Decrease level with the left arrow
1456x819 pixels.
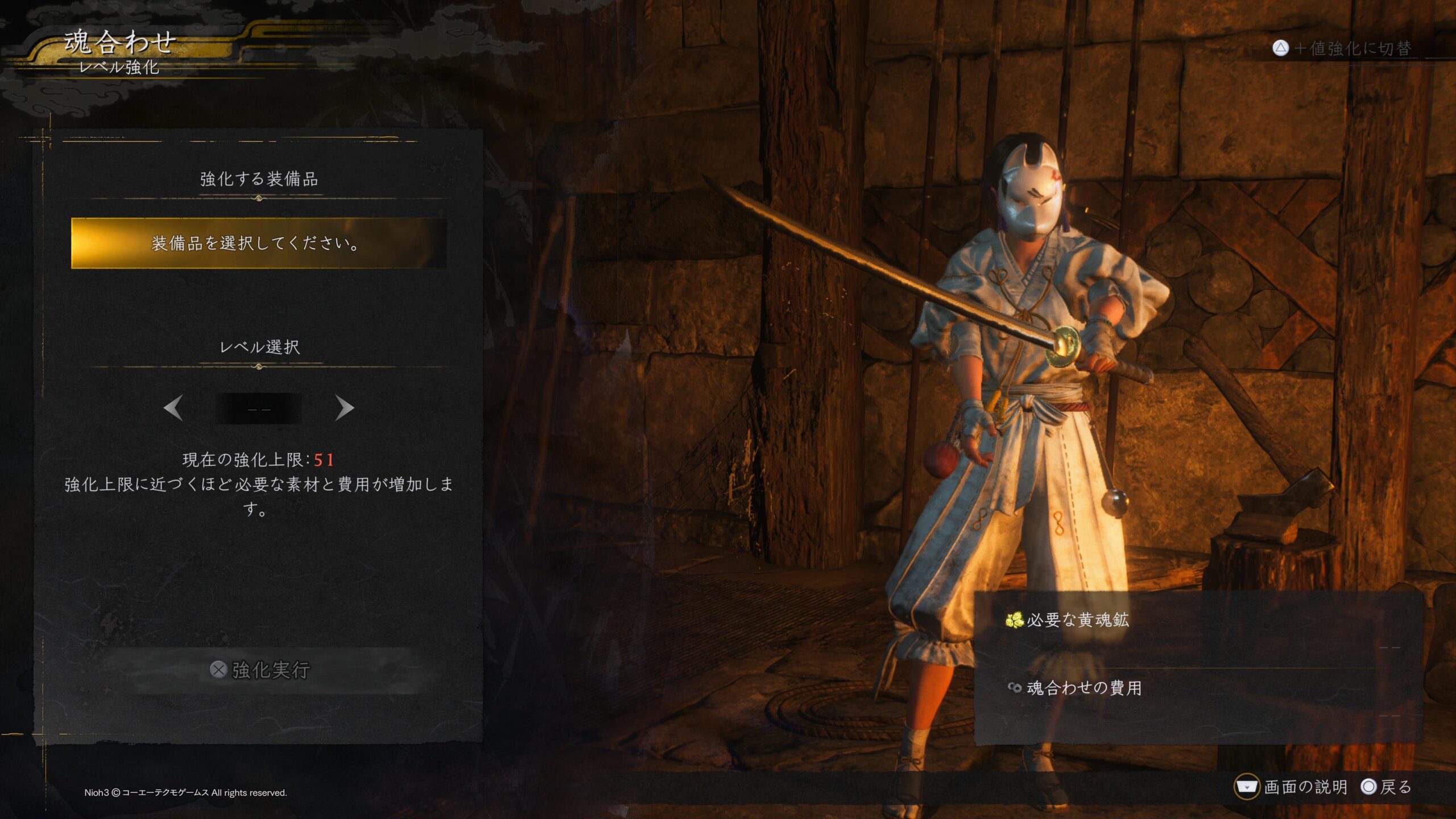click(x=173, y=408)
